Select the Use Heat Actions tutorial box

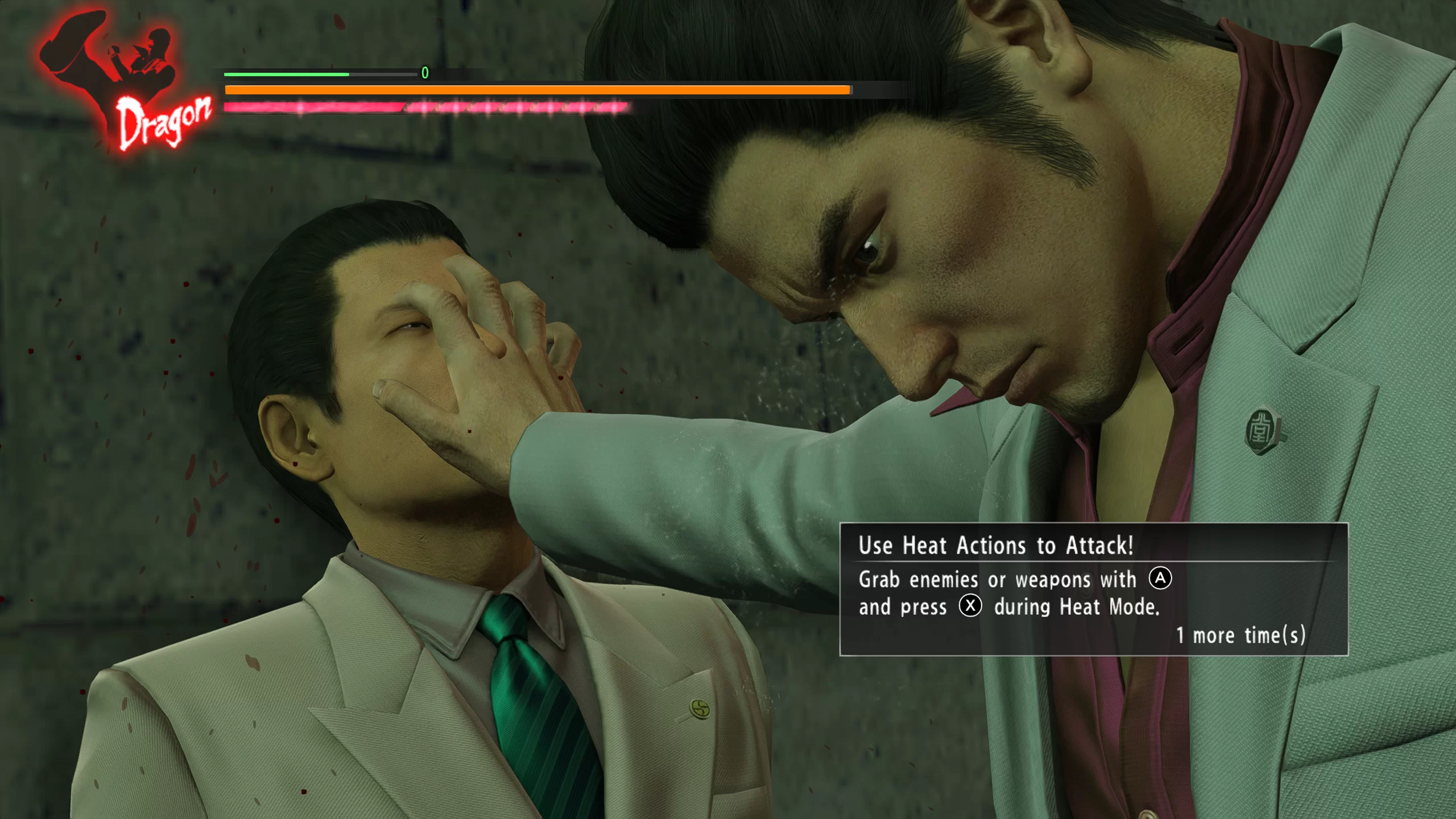[1093, 589]
